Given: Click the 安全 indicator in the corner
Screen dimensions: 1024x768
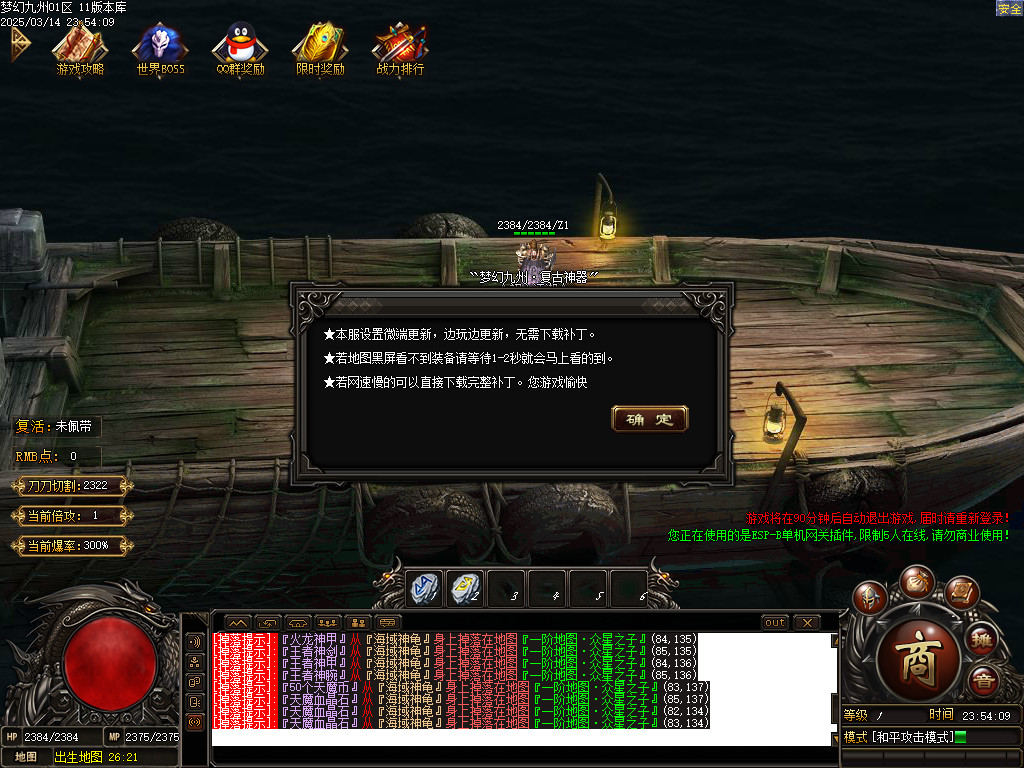Looking at the screenshot, I should (1009, 8).
